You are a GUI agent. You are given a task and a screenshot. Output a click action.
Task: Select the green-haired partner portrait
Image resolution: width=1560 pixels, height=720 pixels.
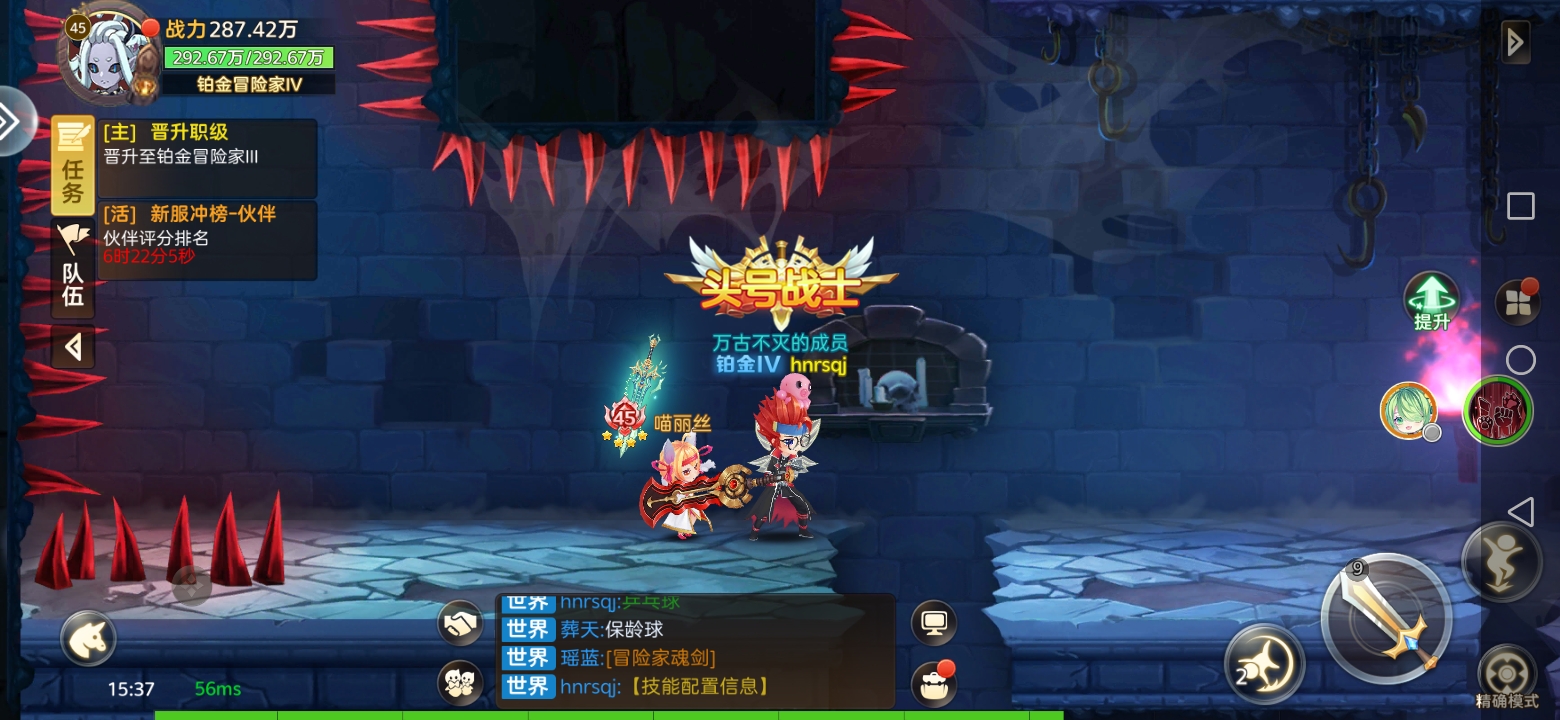coord(1408,410)
